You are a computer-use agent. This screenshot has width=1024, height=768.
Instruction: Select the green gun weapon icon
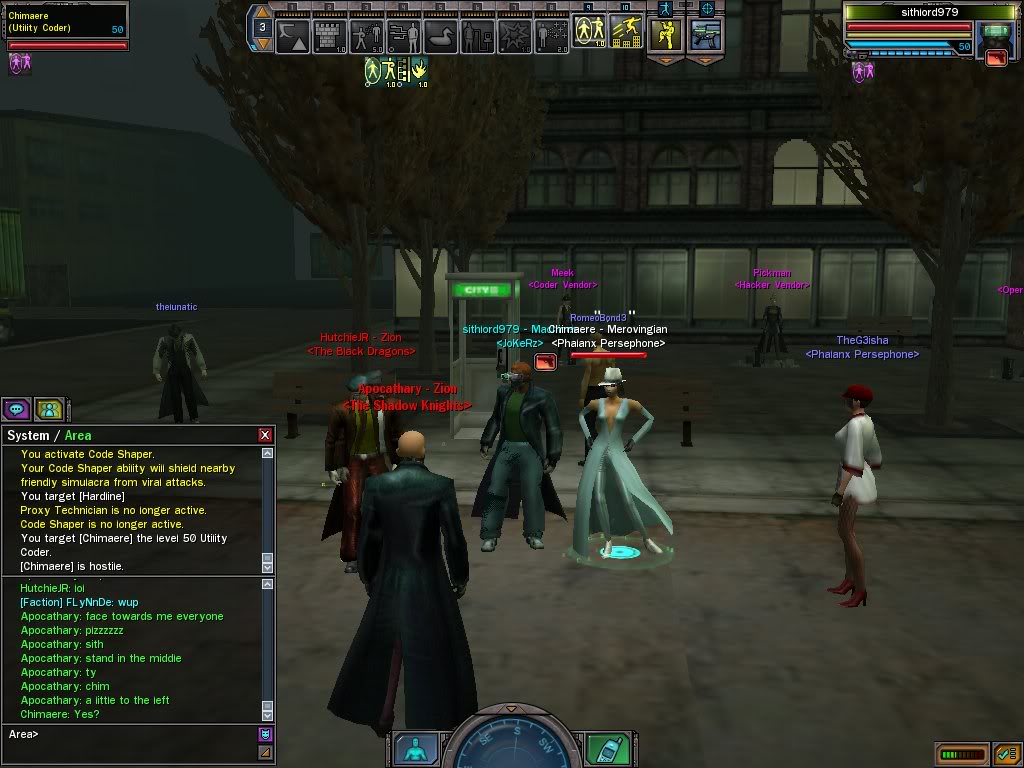(x=704, y=35)
